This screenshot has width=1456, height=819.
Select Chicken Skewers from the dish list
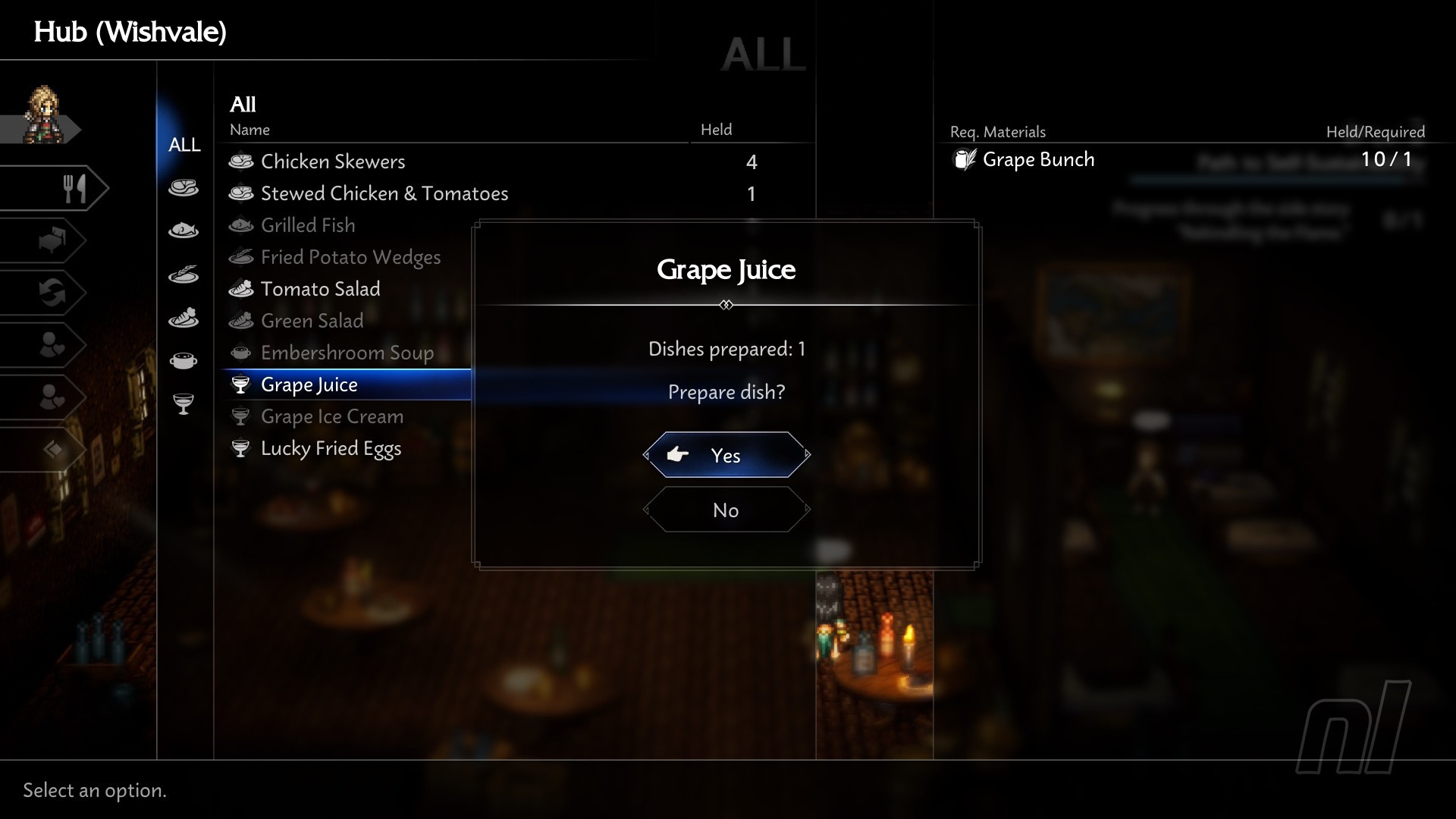tap(332, 162)
